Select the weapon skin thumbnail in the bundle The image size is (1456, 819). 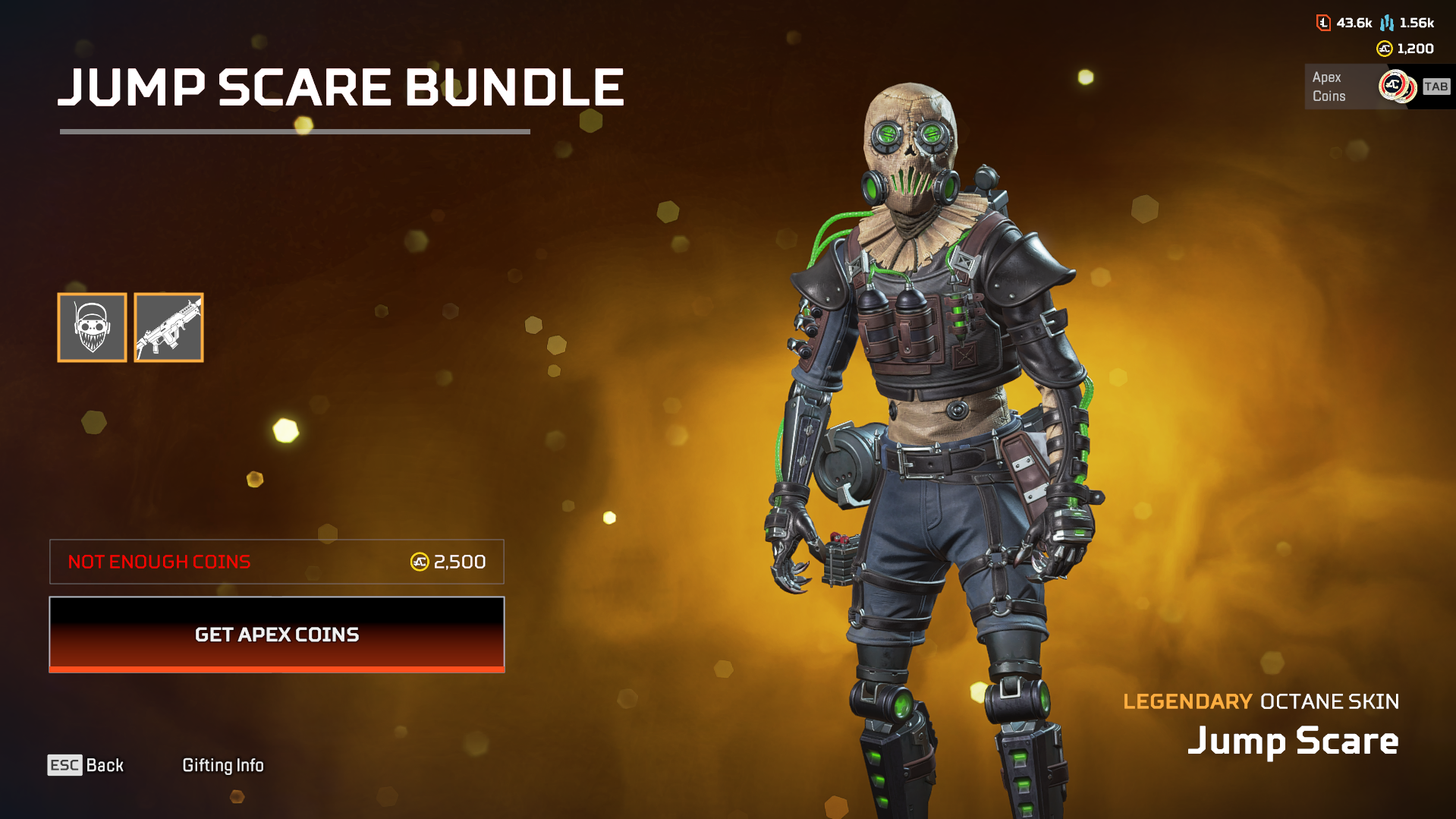point(168,327)
